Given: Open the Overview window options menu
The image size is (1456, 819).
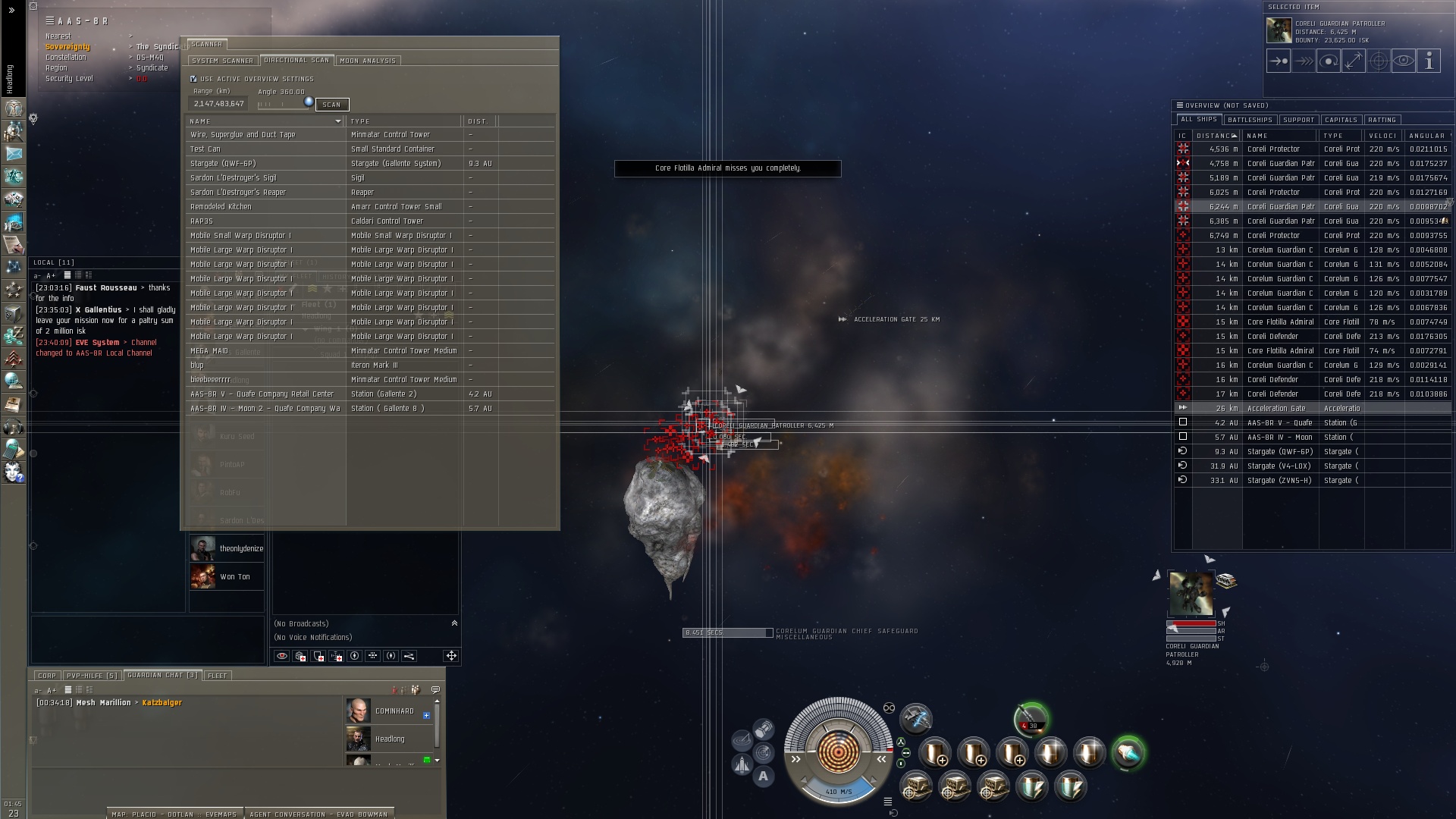Looking at the screenshot, I should [1181, 105].
